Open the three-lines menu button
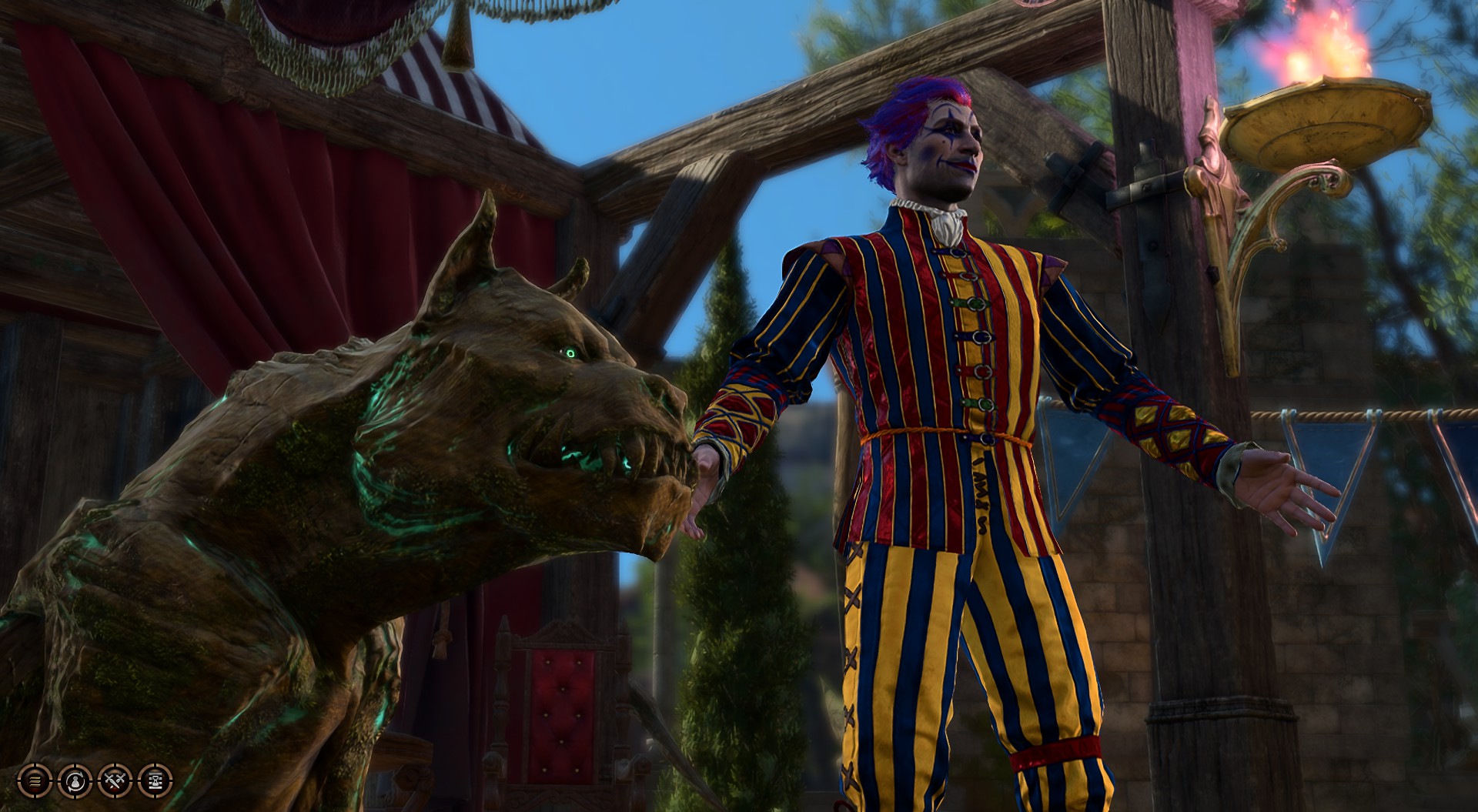Viewport: 1478px width, 812px height. tap(34, 780)
